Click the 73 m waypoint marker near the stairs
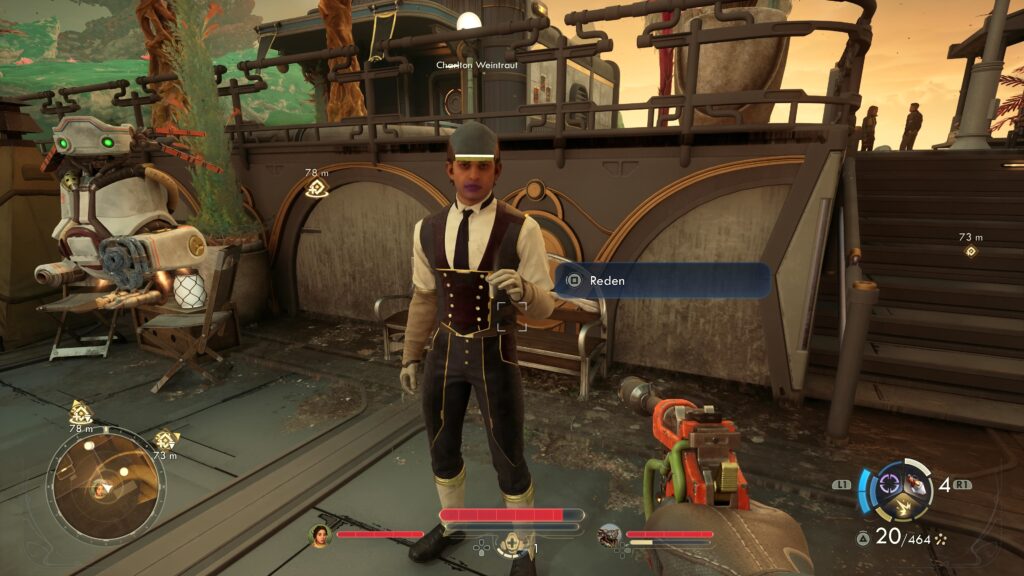 point(970,251)
